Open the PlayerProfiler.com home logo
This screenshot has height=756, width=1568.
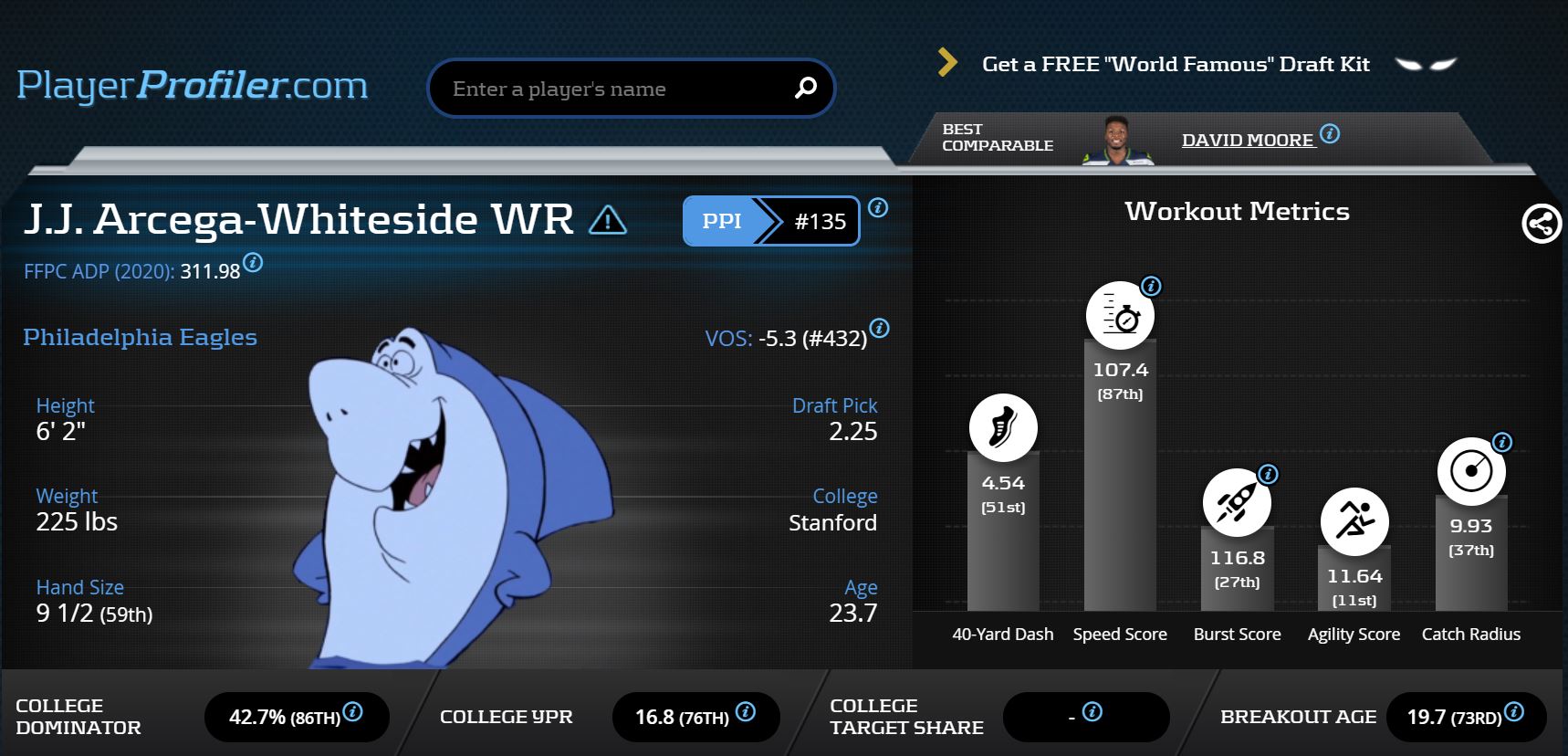[193, 86]
